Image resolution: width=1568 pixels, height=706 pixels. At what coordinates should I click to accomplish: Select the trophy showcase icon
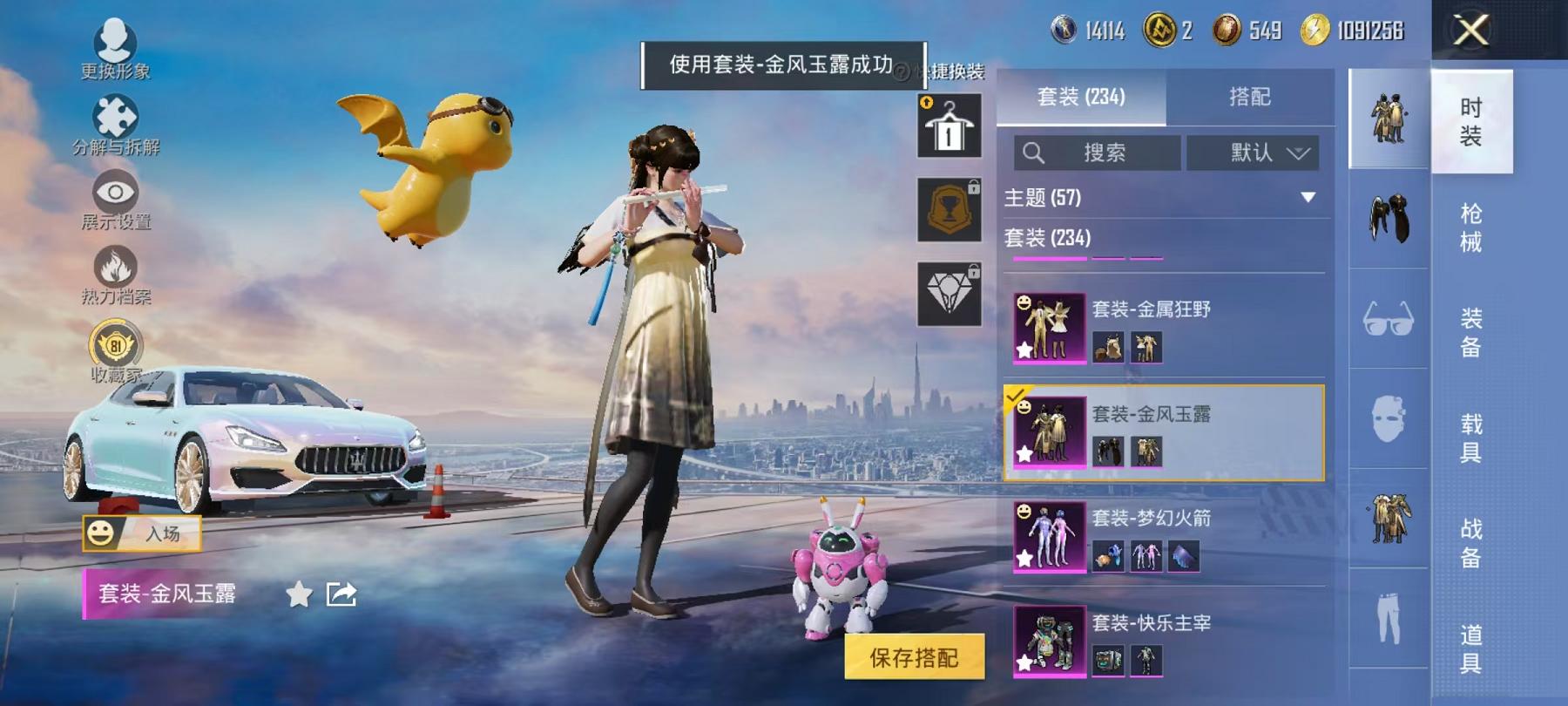[949, 207]
